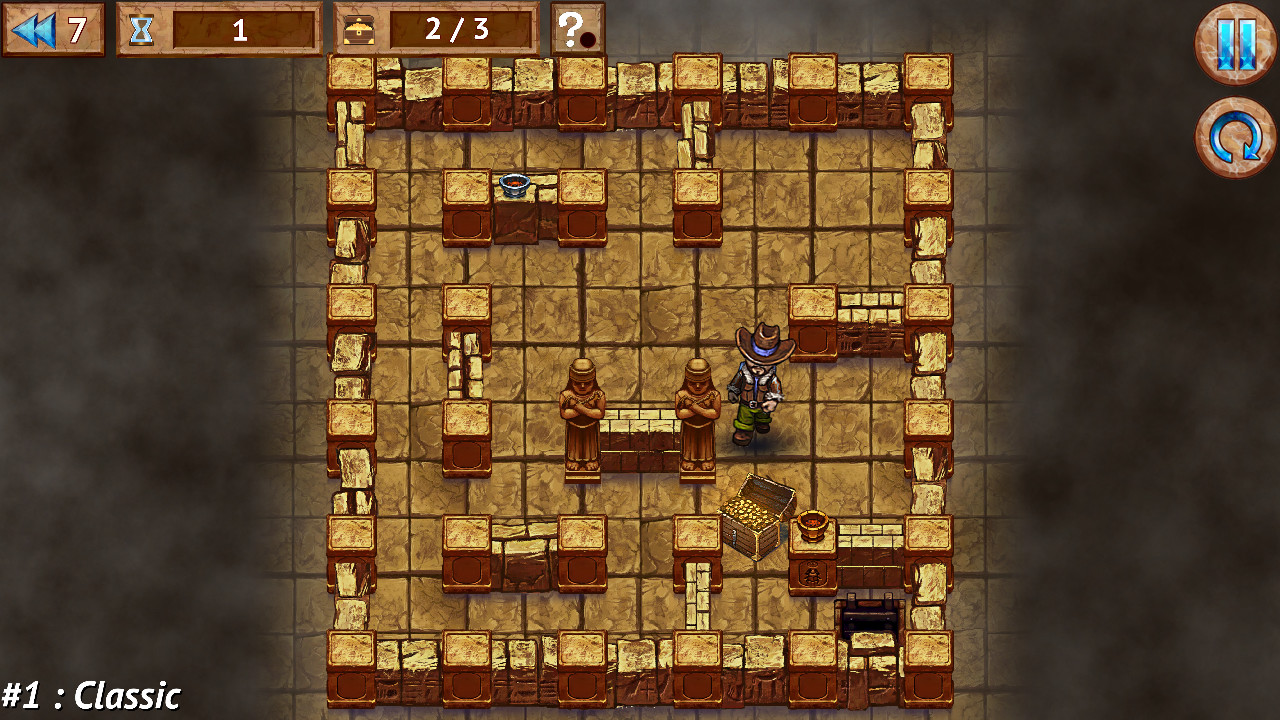The width and height of the screenshot is (1280, 720).
Task: Click the left guardian statue
Action: (x=583, y=415)
